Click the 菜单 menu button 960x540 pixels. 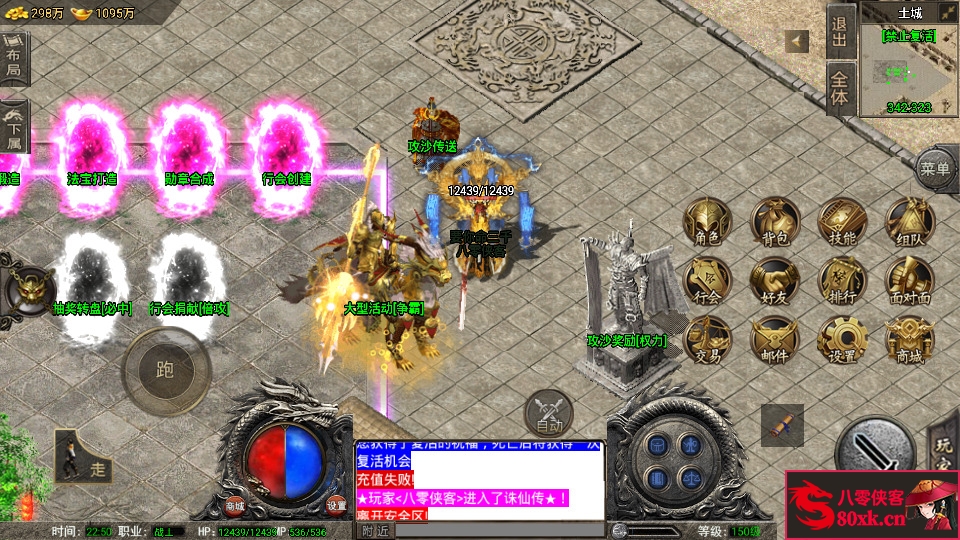(936, 170)
